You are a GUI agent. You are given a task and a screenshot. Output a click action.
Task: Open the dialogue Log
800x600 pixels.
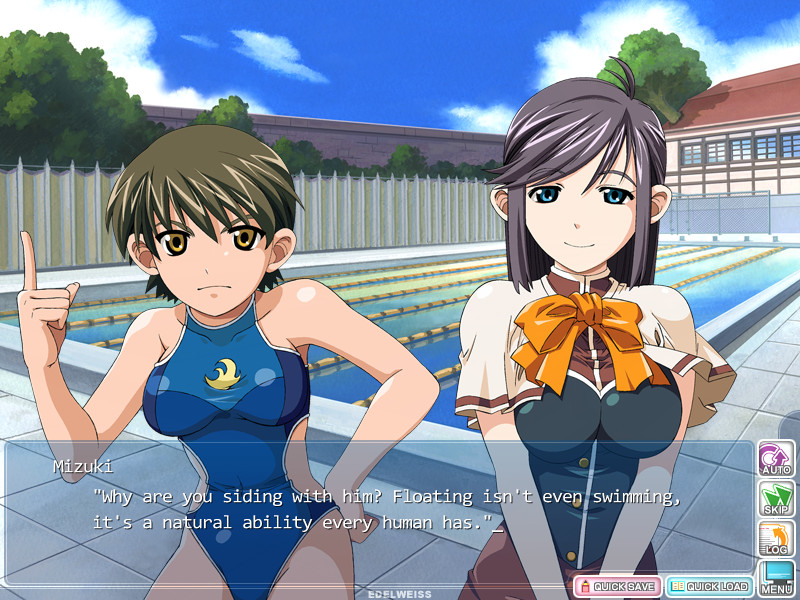[776, 538]
